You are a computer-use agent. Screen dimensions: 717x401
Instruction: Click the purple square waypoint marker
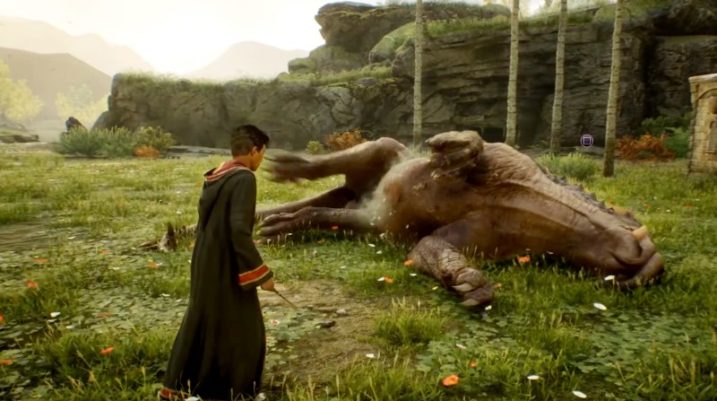tap(587, 141)
